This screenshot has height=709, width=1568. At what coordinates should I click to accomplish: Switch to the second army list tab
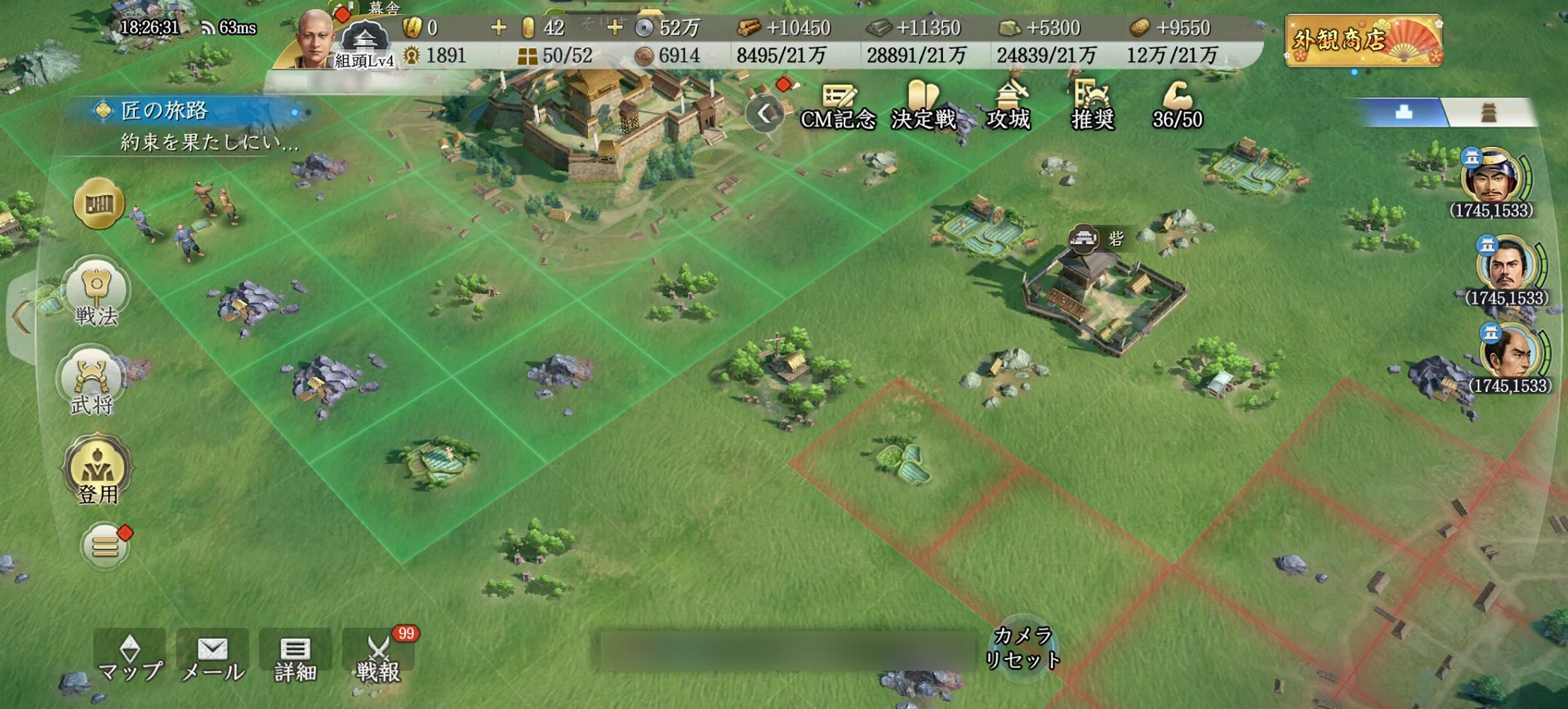click(x=1489, y=113)
